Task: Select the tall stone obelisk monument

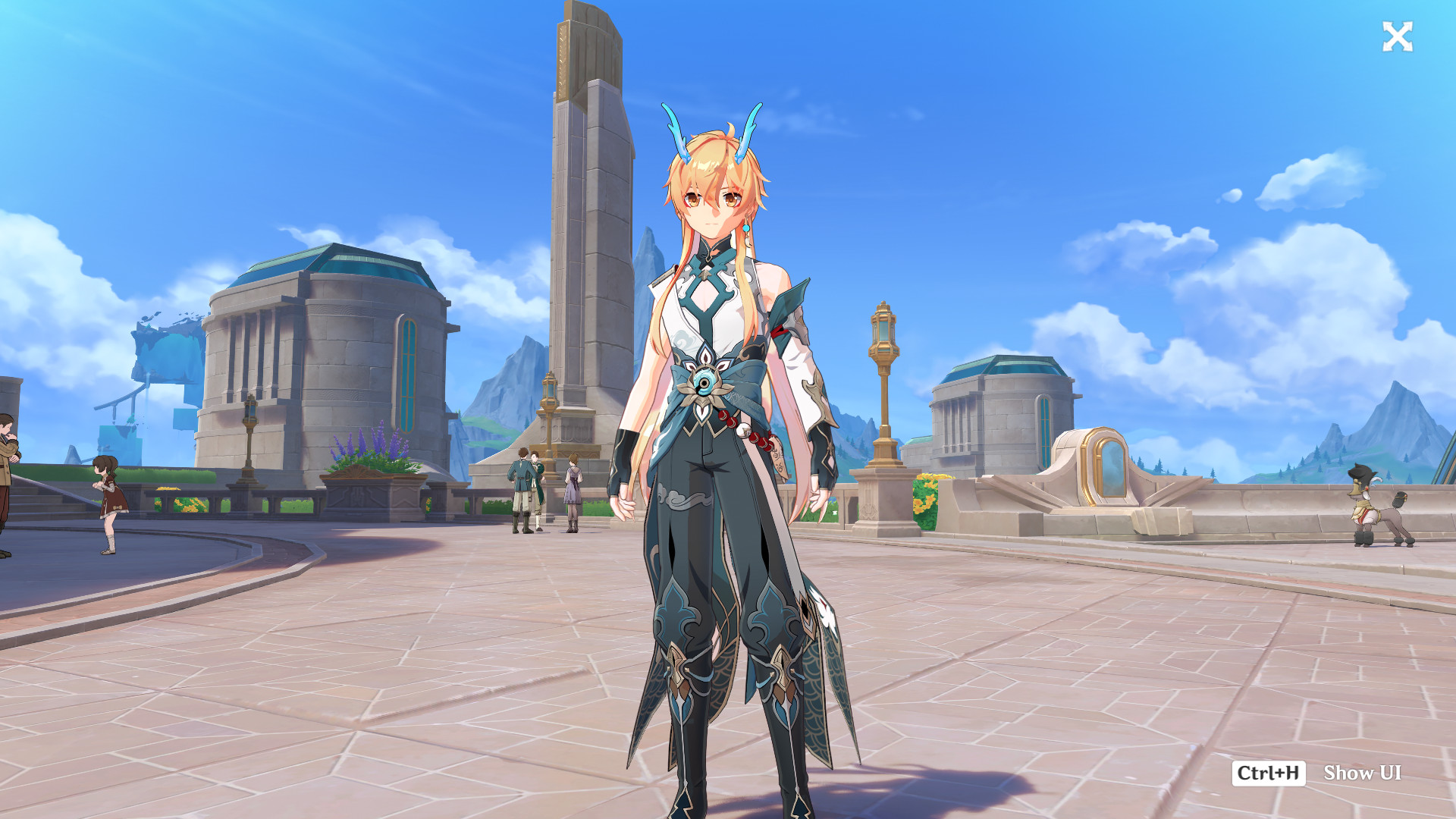Action: [x=588, y=212]
